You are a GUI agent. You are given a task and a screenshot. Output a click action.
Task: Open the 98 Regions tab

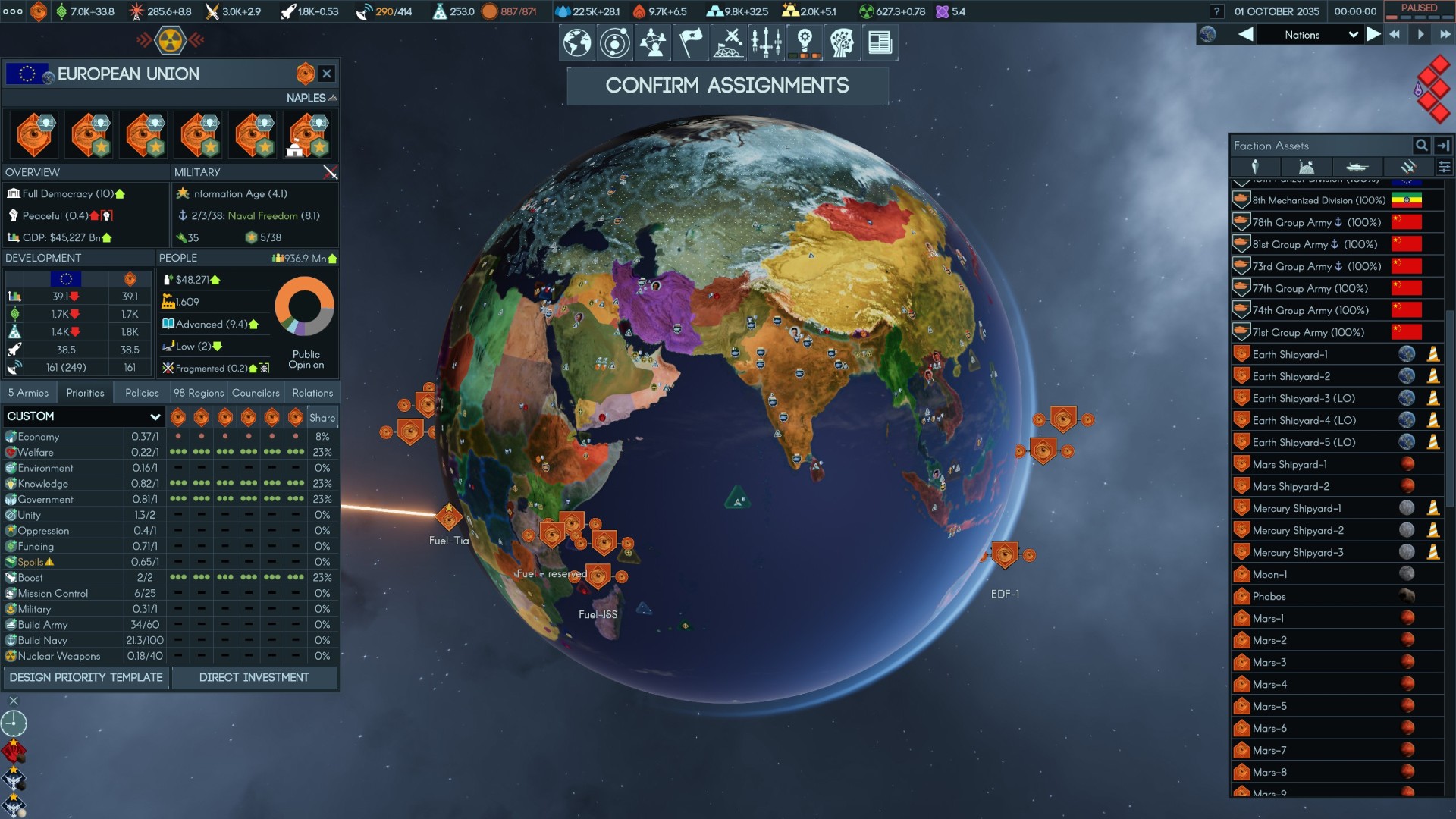pyautogui.click(x=198, y=393)
